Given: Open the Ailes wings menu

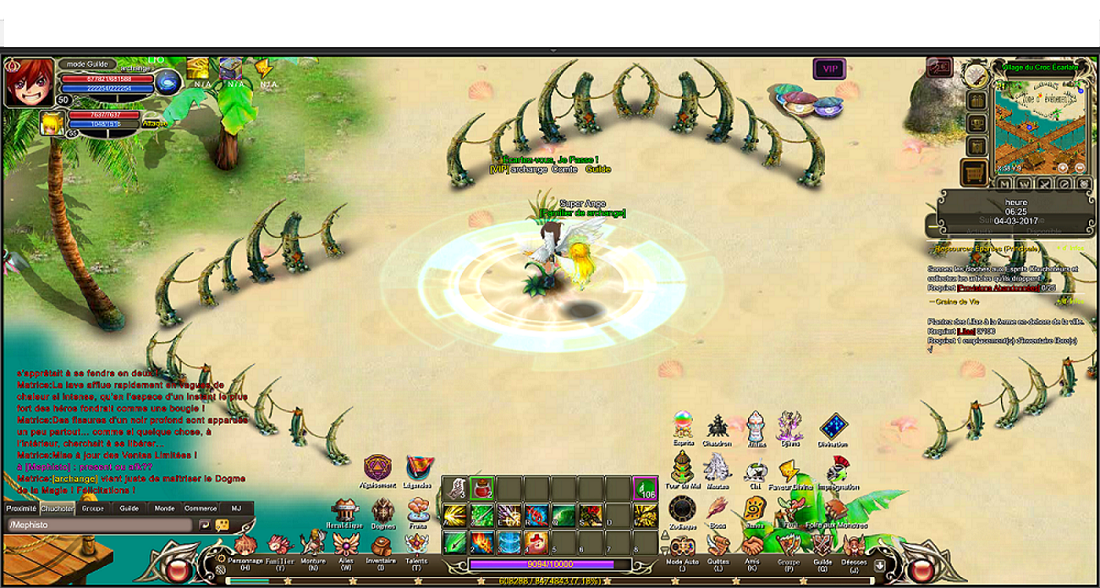Looking at the screenshot, I should pos(346,544).
